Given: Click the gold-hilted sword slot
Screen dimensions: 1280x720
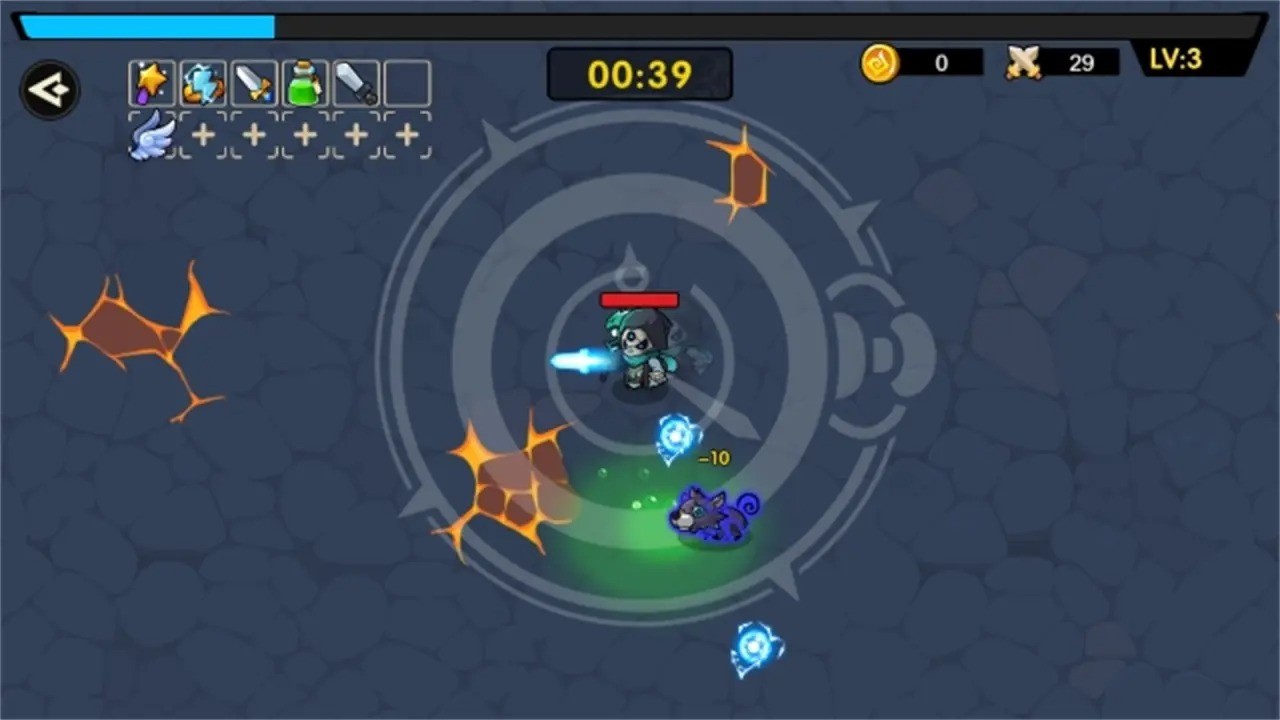Looking at the screenshot, I should [254, 83].
